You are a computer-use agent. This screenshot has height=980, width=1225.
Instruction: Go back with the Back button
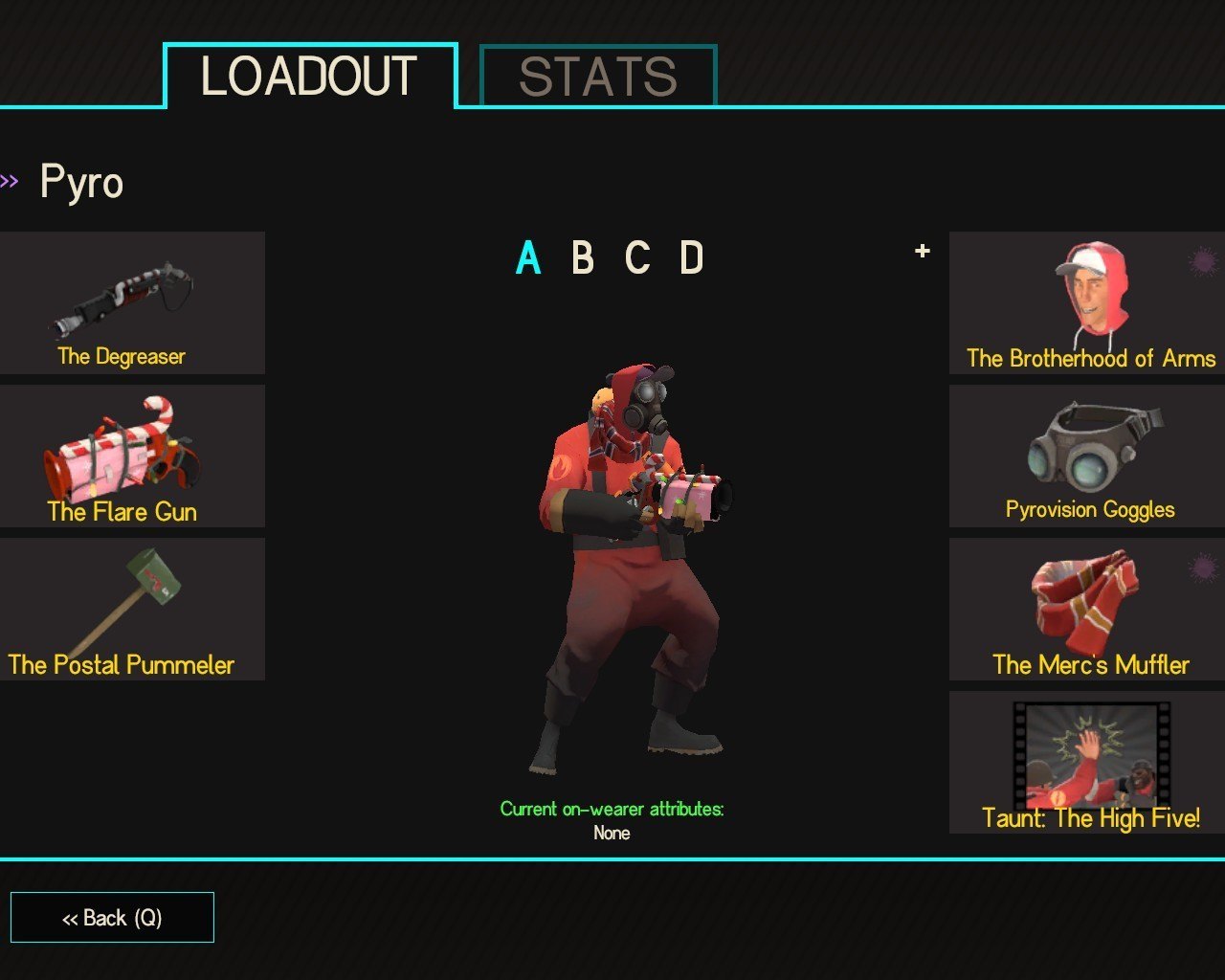(112, 918)
